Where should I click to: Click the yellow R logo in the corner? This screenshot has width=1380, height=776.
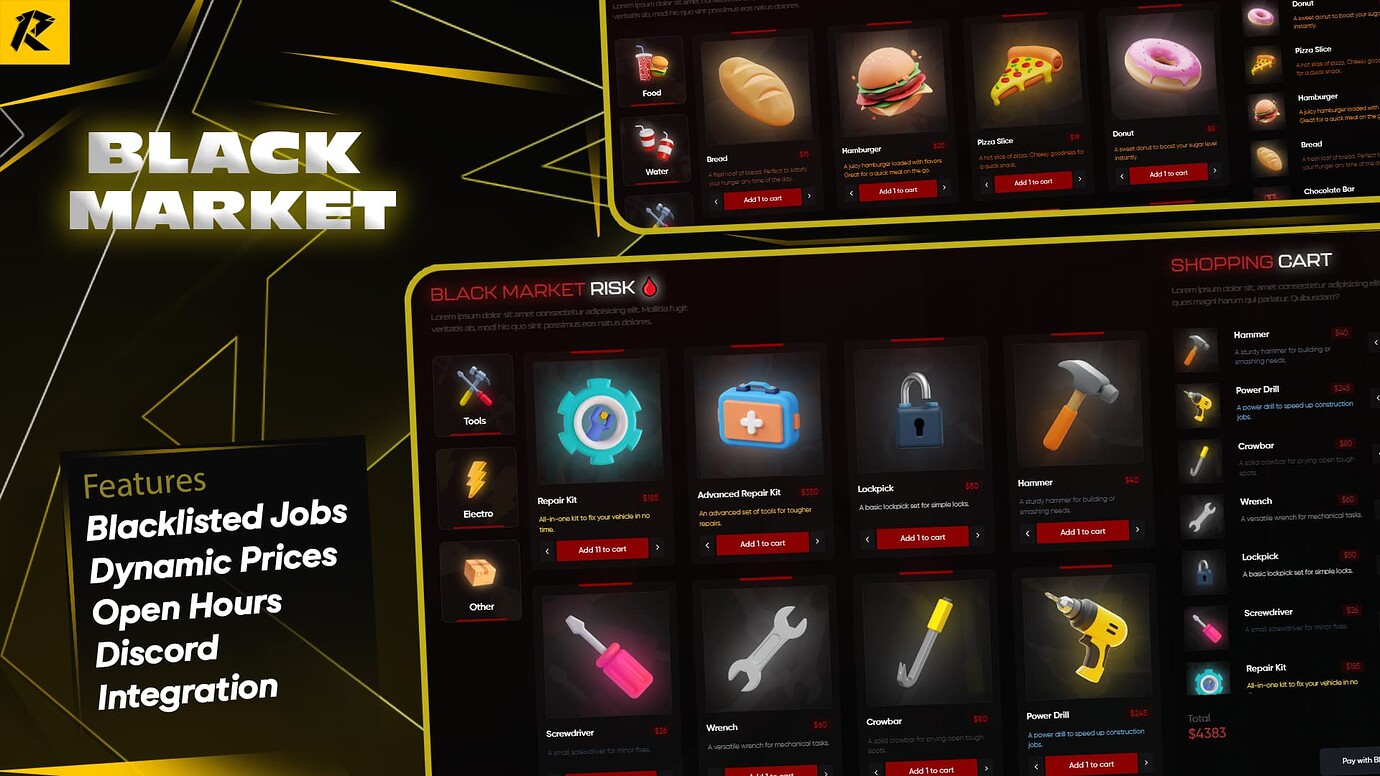pos(36,31)
